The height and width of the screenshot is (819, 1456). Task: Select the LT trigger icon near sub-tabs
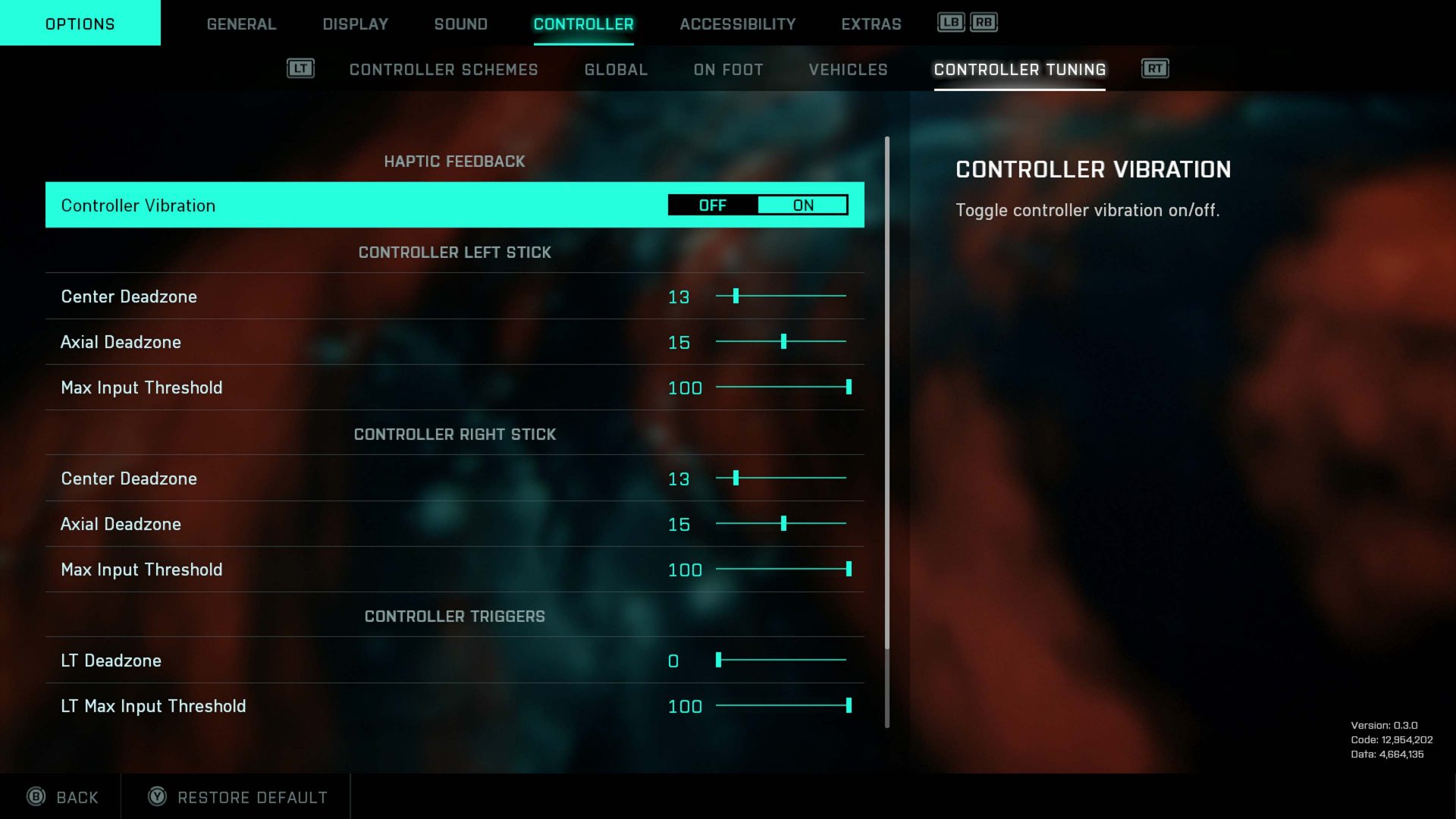point(300,68)
